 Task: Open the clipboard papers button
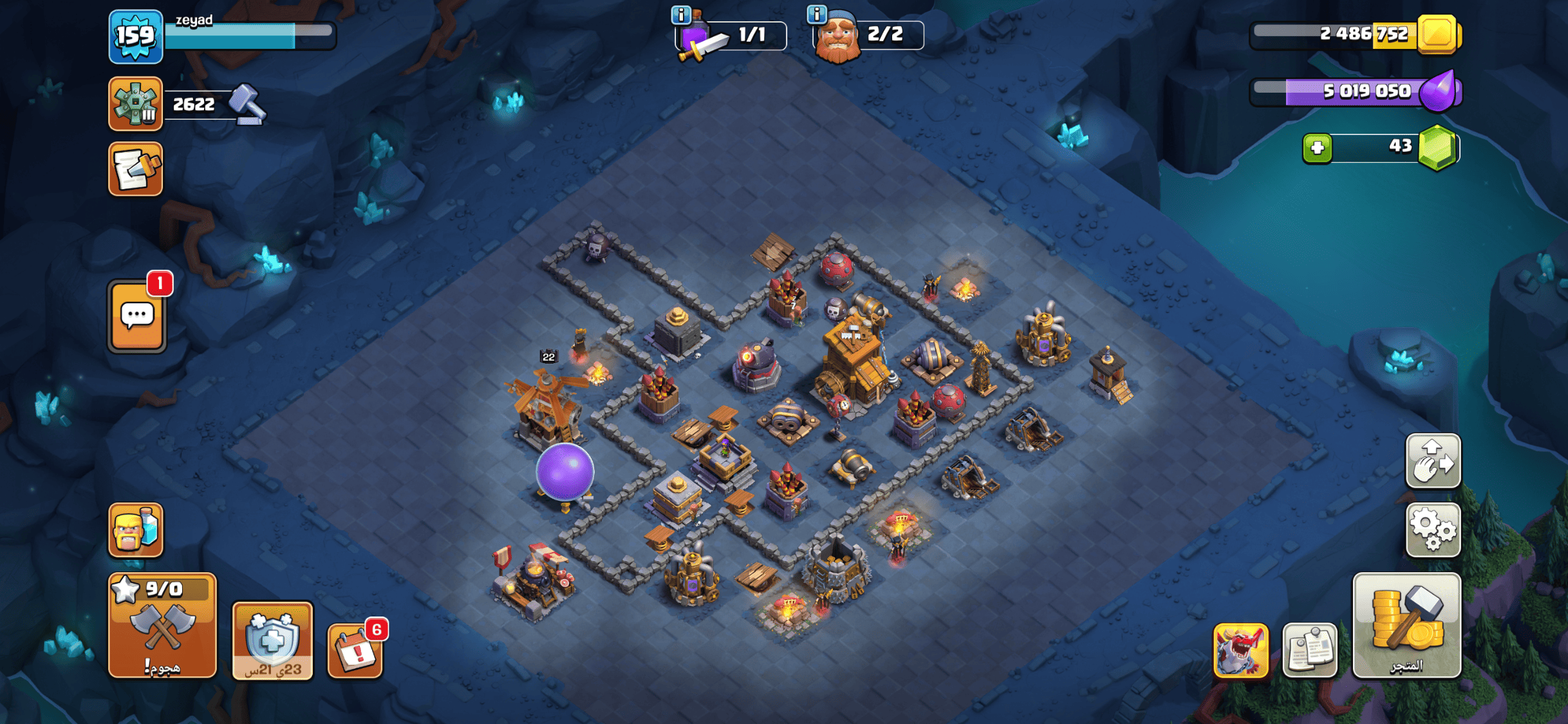1310,650
